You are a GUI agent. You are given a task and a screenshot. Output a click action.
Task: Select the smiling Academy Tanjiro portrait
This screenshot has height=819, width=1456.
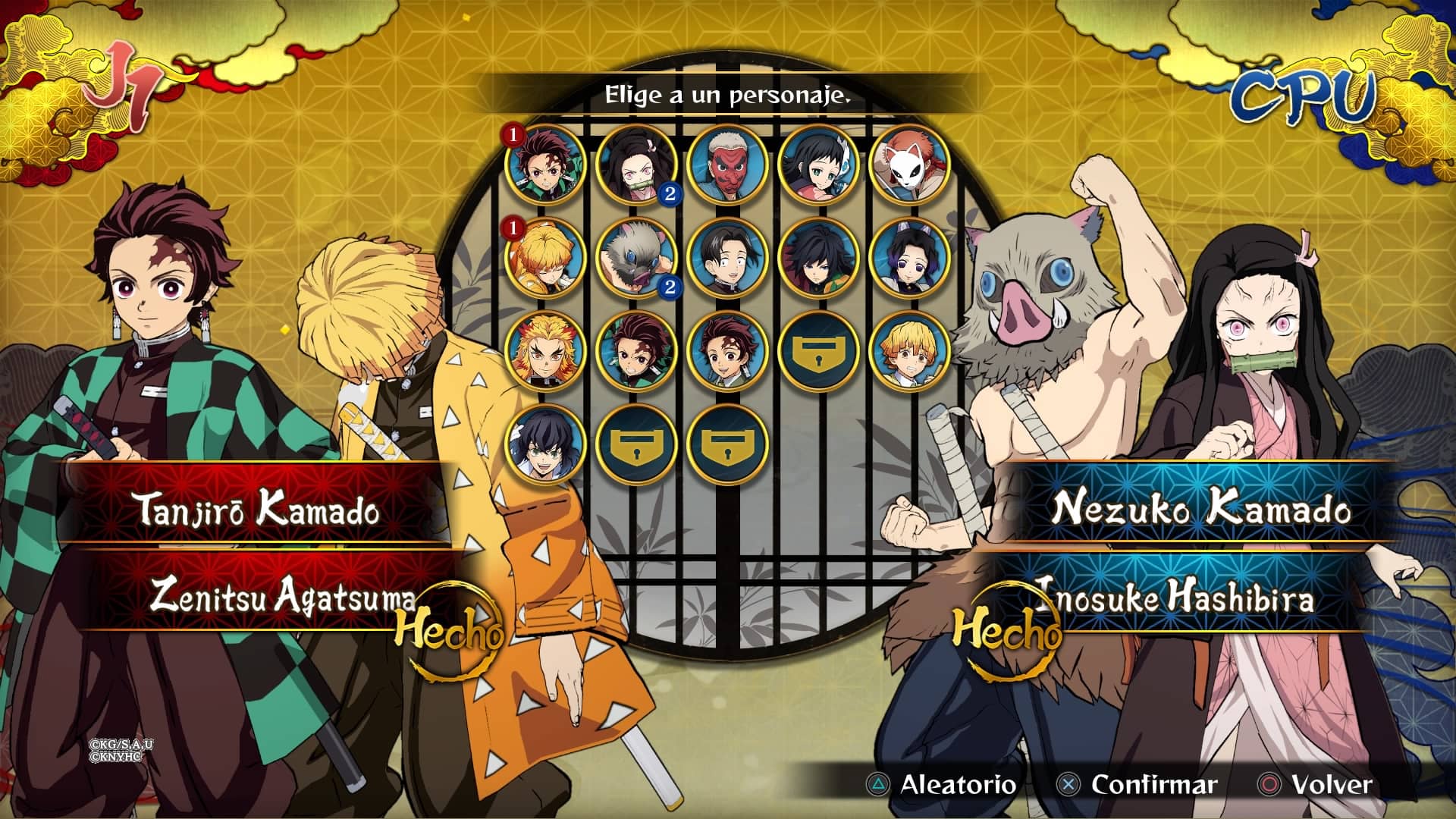726,350
